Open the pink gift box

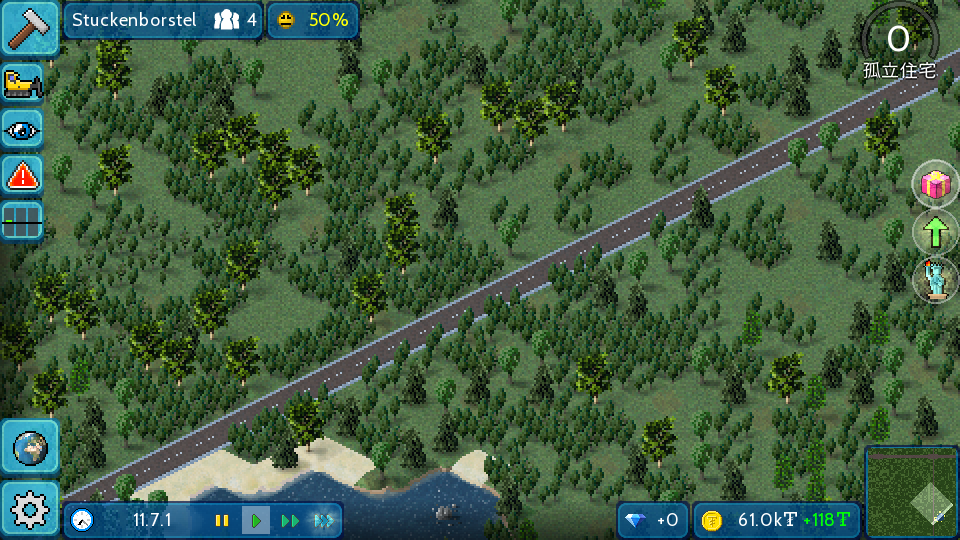[x=935, y=184]
